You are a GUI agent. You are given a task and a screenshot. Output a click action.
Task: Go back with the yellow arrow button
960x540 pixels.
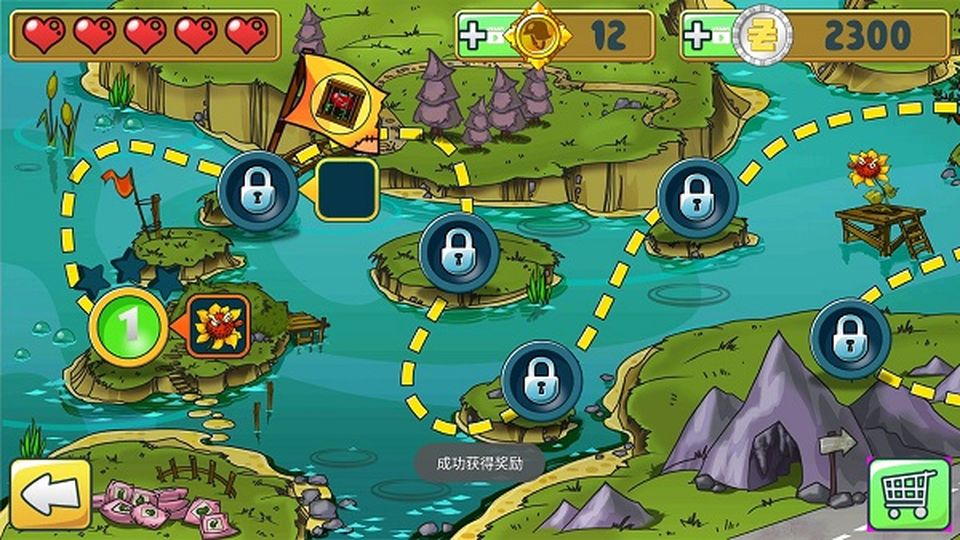click(x=50, y=494)
